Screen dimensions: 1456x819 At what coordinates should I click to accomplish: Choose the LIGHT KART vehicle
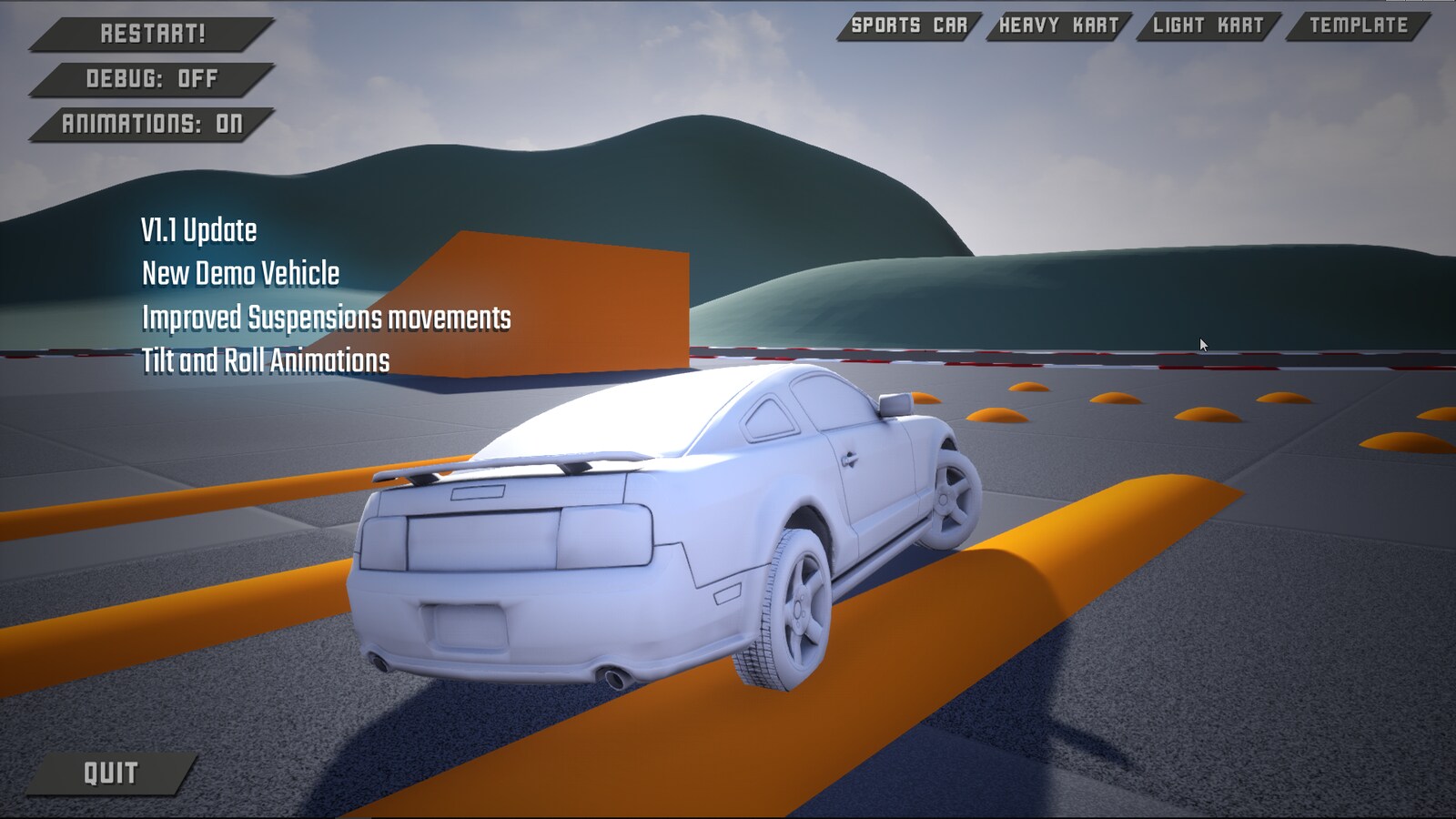(1208, 25)
